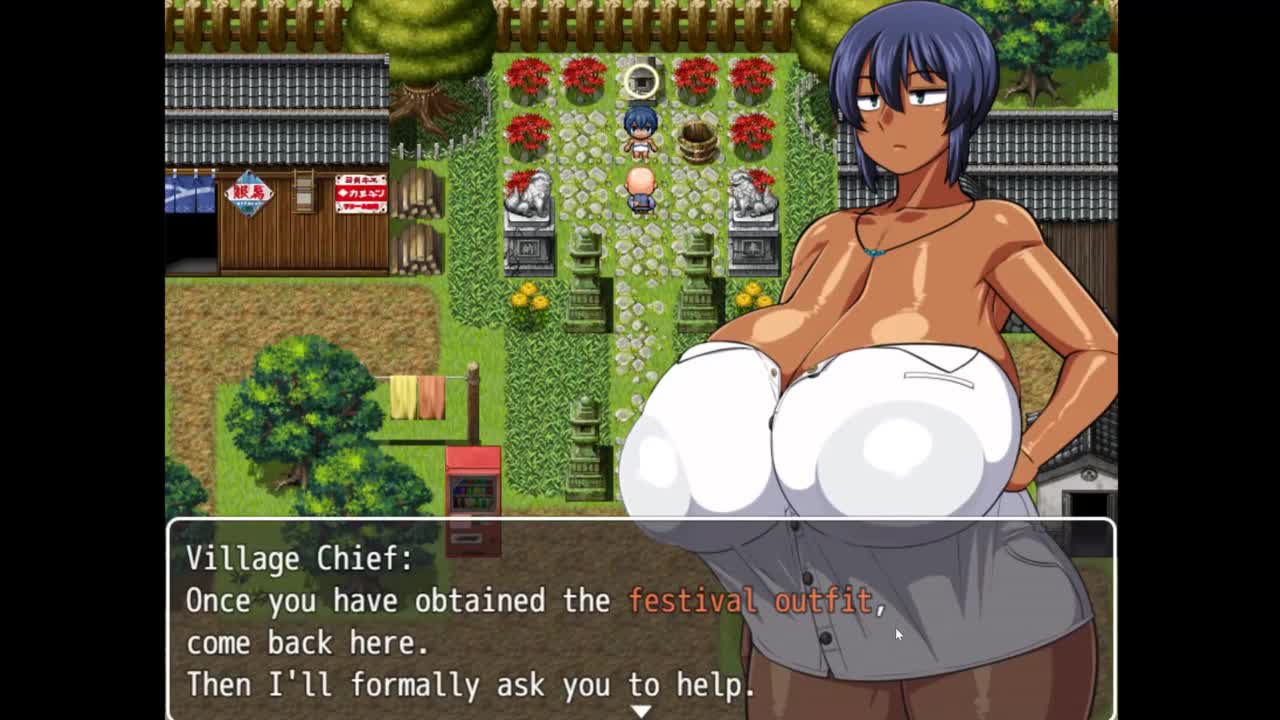Click the Village Chief dialogue box
The image size is (1280, 720).
point(450,620)
